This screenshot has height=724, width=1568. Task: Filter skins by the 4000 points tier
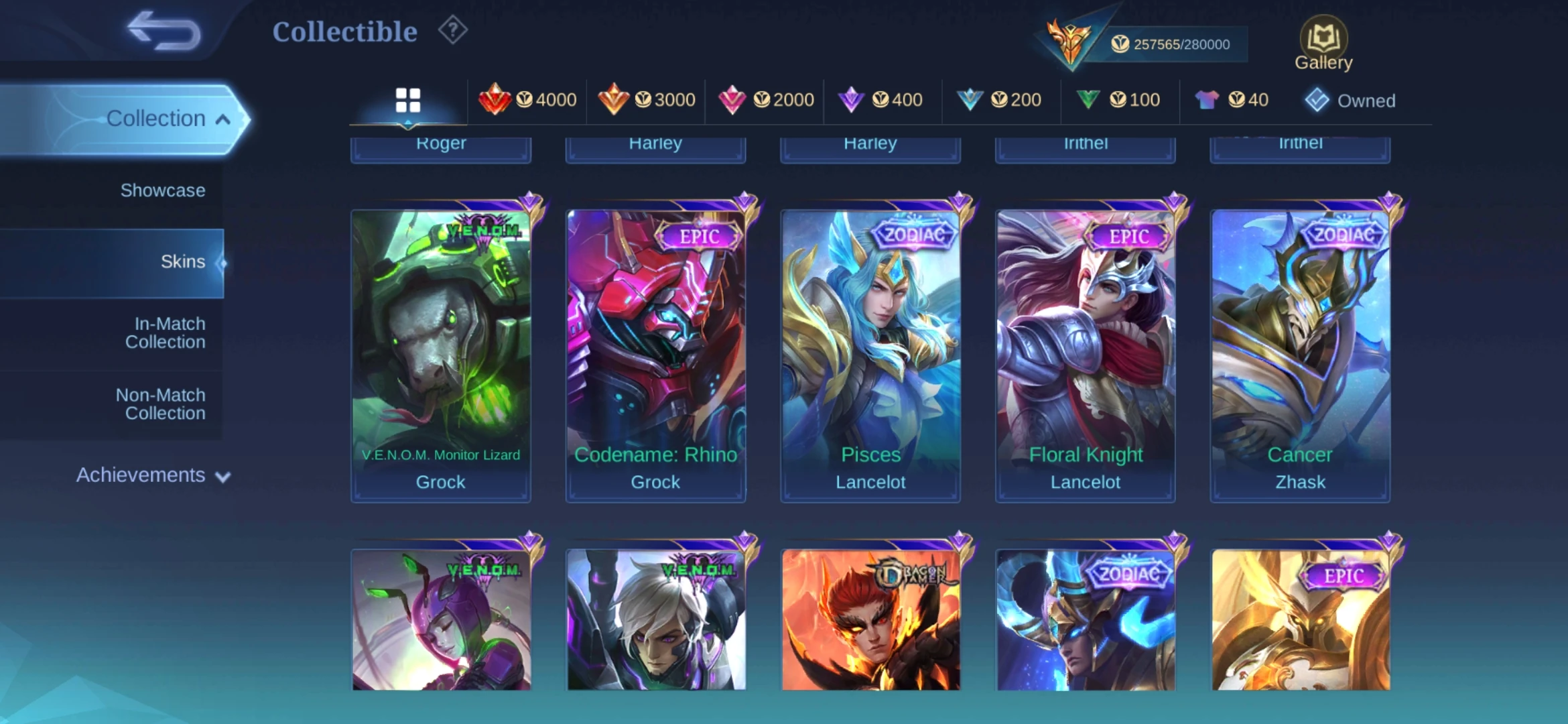pyautogui.click(x=528, y=101)
